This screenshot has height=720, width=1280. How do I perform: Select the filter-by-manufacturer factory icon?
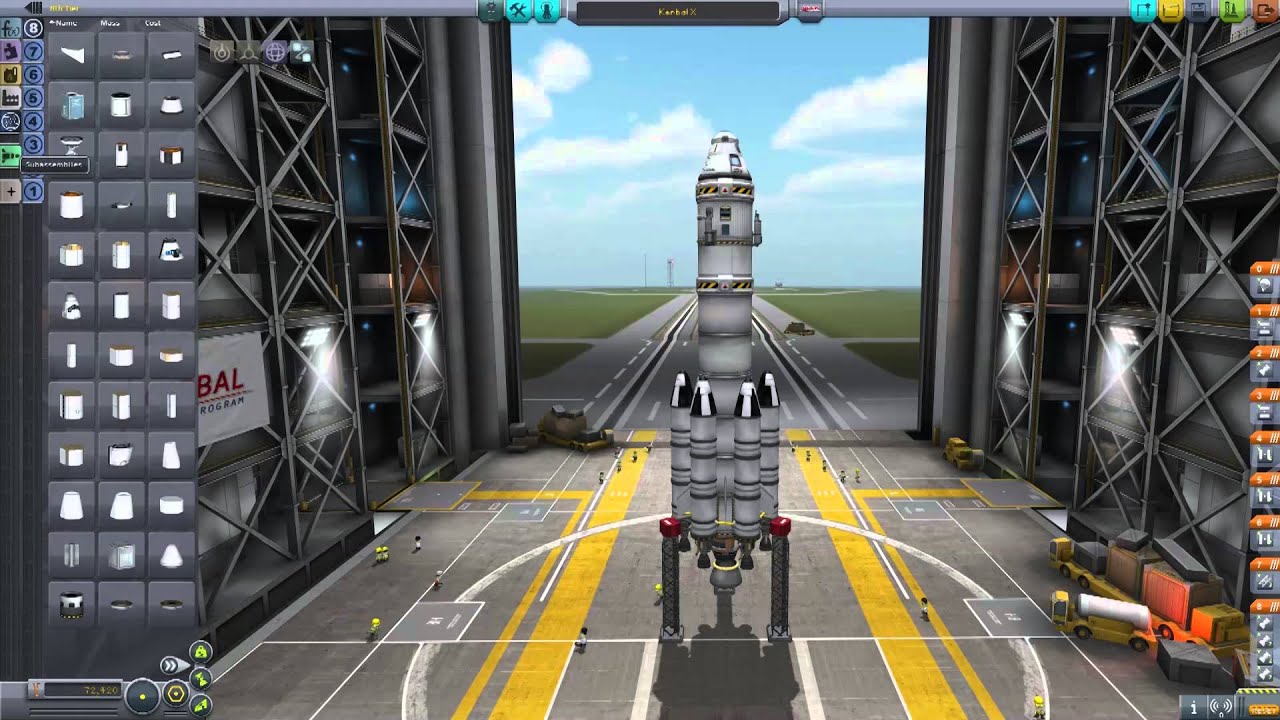point(11,96)
